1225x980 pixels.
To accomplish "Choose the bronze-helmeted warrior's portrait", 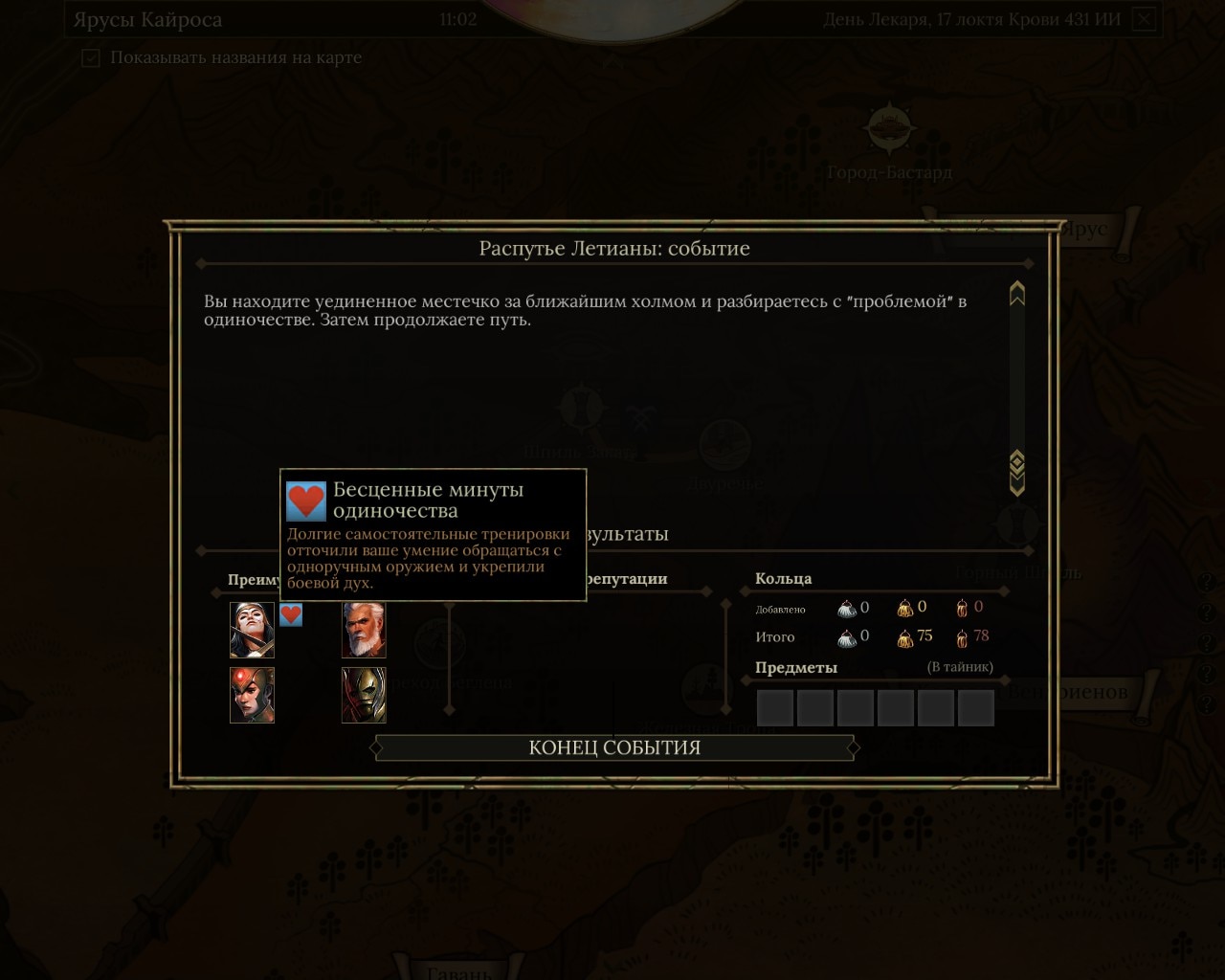I will click(364, 695).
